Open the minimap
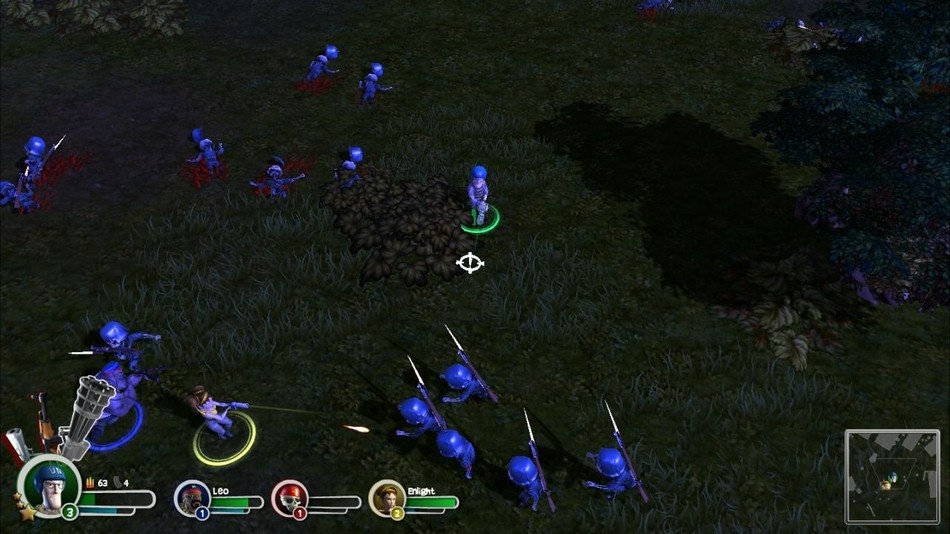 [x=892, y=476]
